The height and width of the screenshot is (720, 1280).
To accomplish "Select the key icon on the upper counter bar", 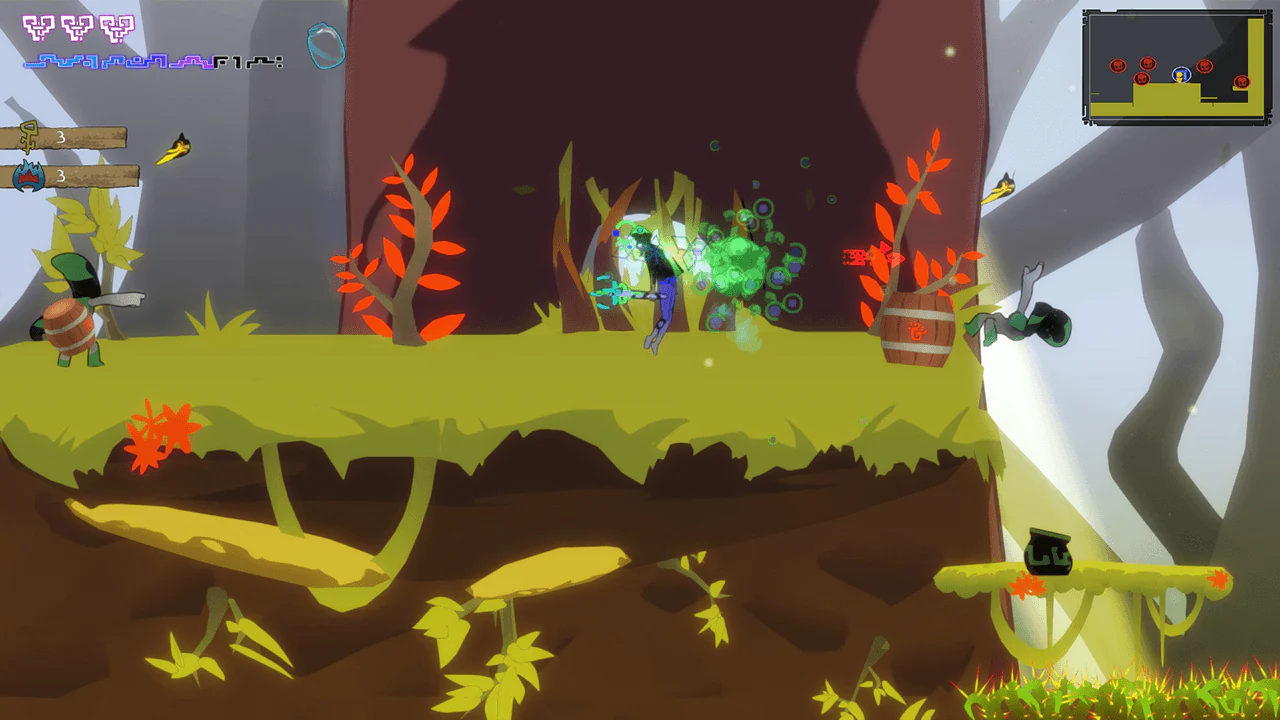I will click(x=28, y=137).
